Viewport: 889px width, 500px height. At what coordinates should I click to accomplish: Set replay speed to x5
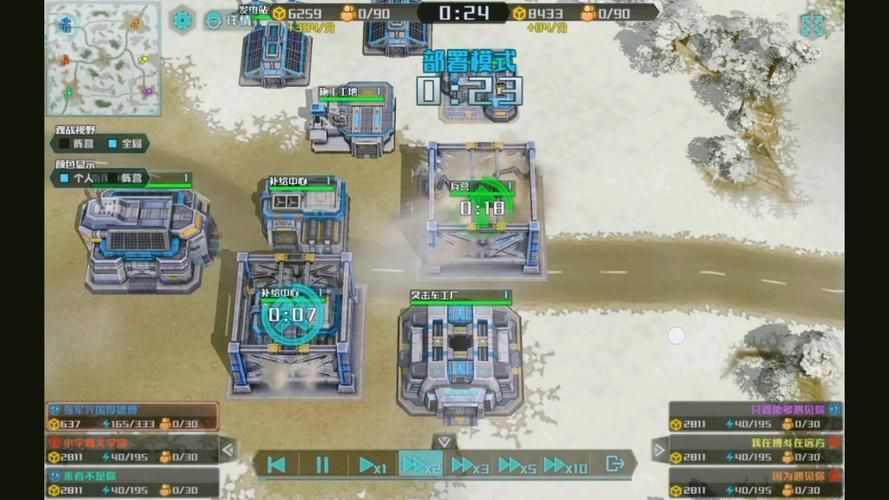517,464
